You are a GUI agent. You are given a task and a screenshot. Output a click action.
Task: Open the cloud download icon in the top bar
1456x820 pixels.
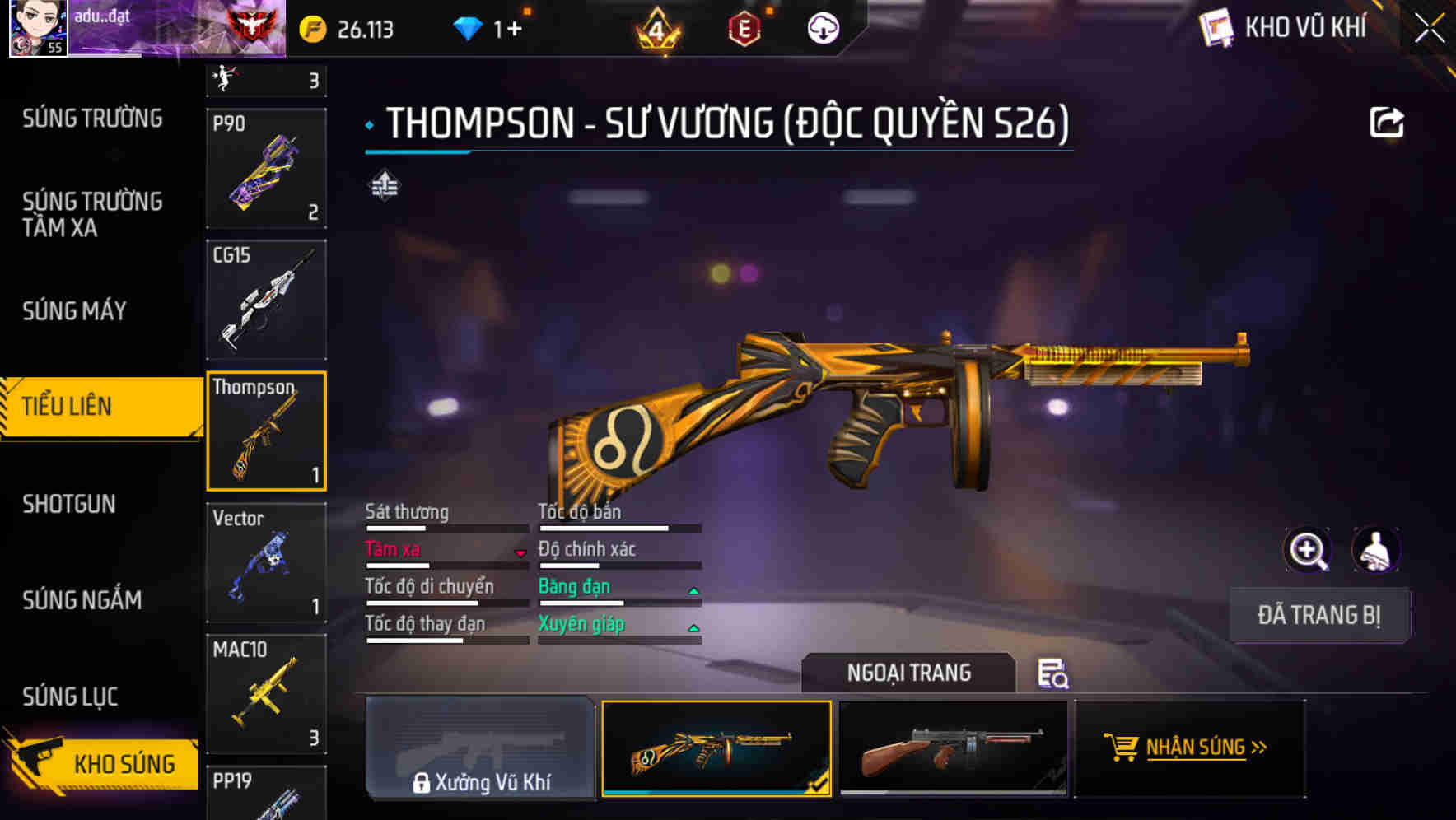[824, 27]
